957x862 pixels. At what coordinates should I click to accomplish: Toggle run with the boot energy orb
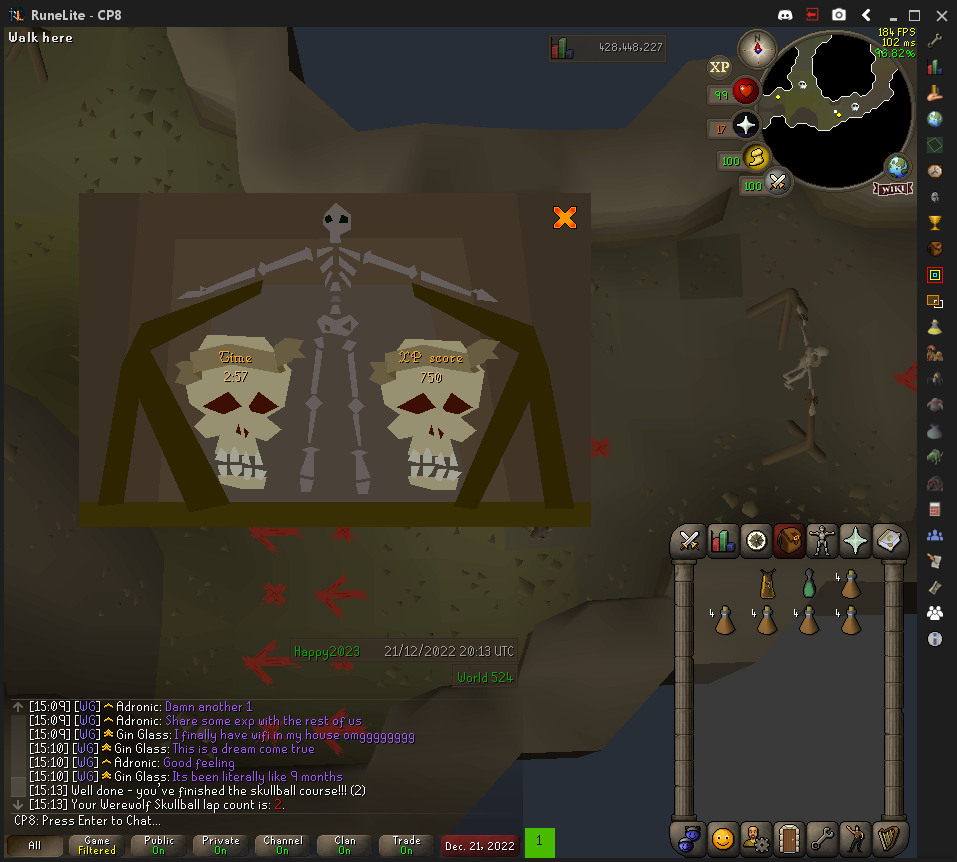tap(757, 157)
